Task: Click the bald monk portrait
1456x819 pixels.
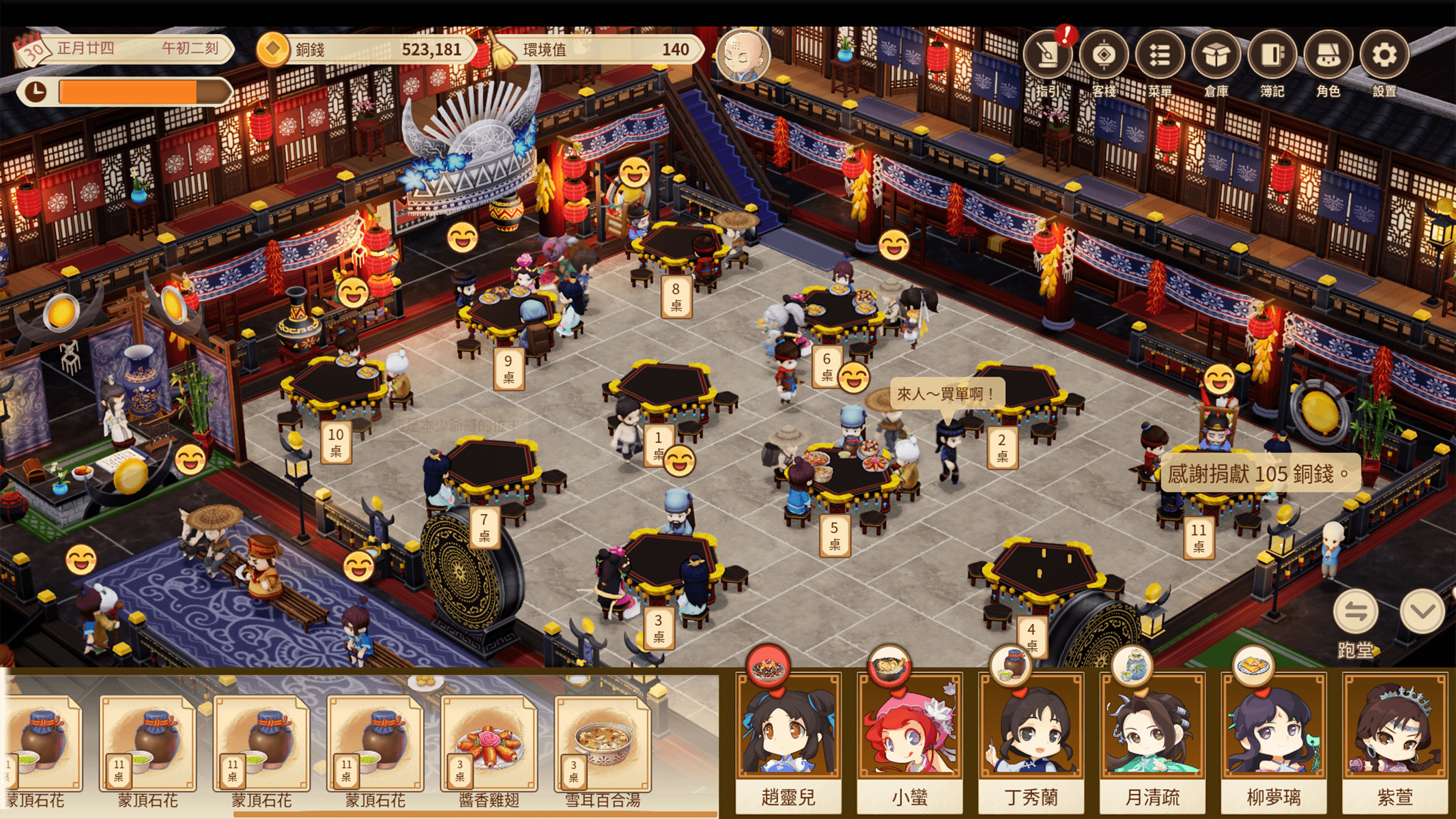Action: [743, 56]
